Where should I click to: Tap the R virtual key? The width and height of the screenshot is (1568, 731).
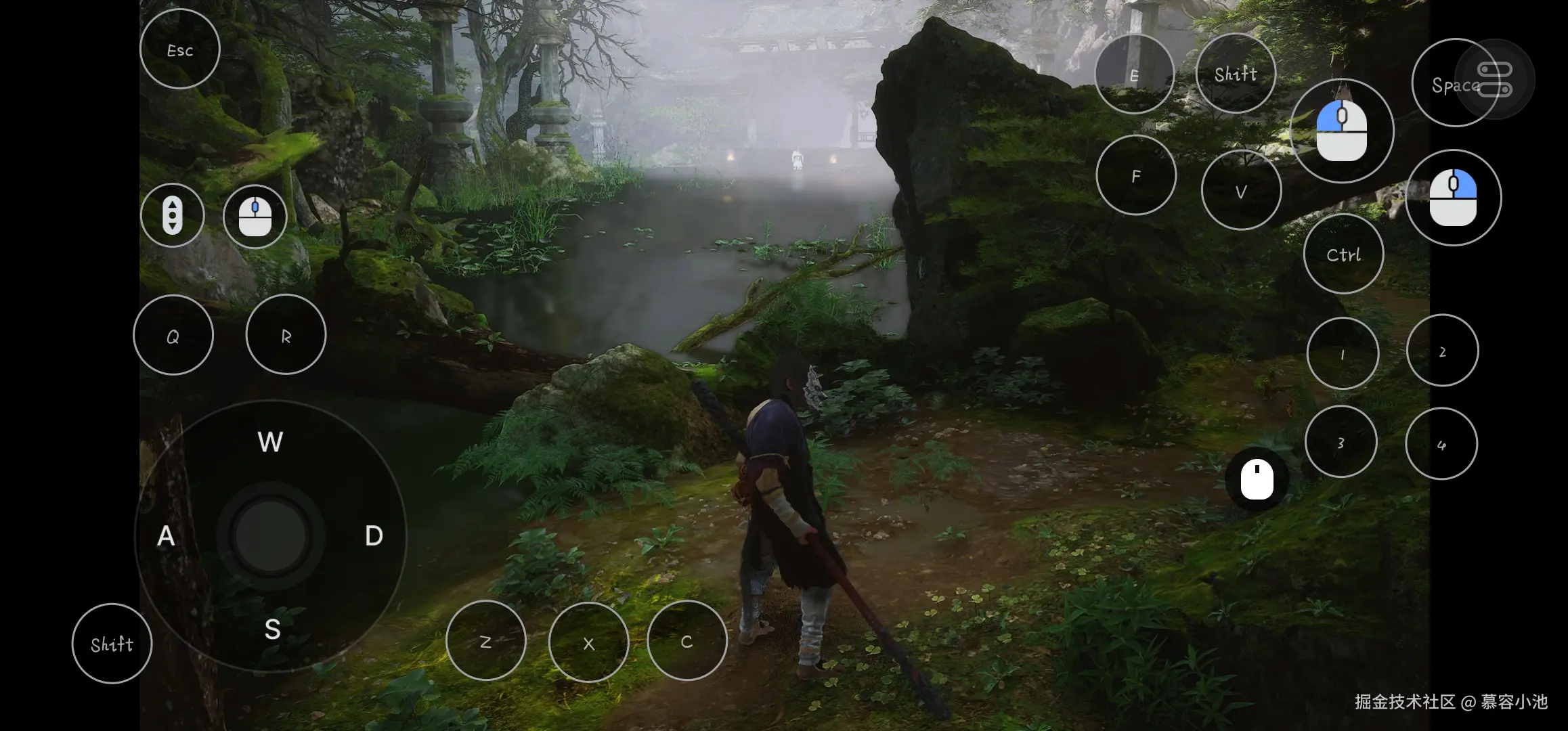[x=286, y=335]
